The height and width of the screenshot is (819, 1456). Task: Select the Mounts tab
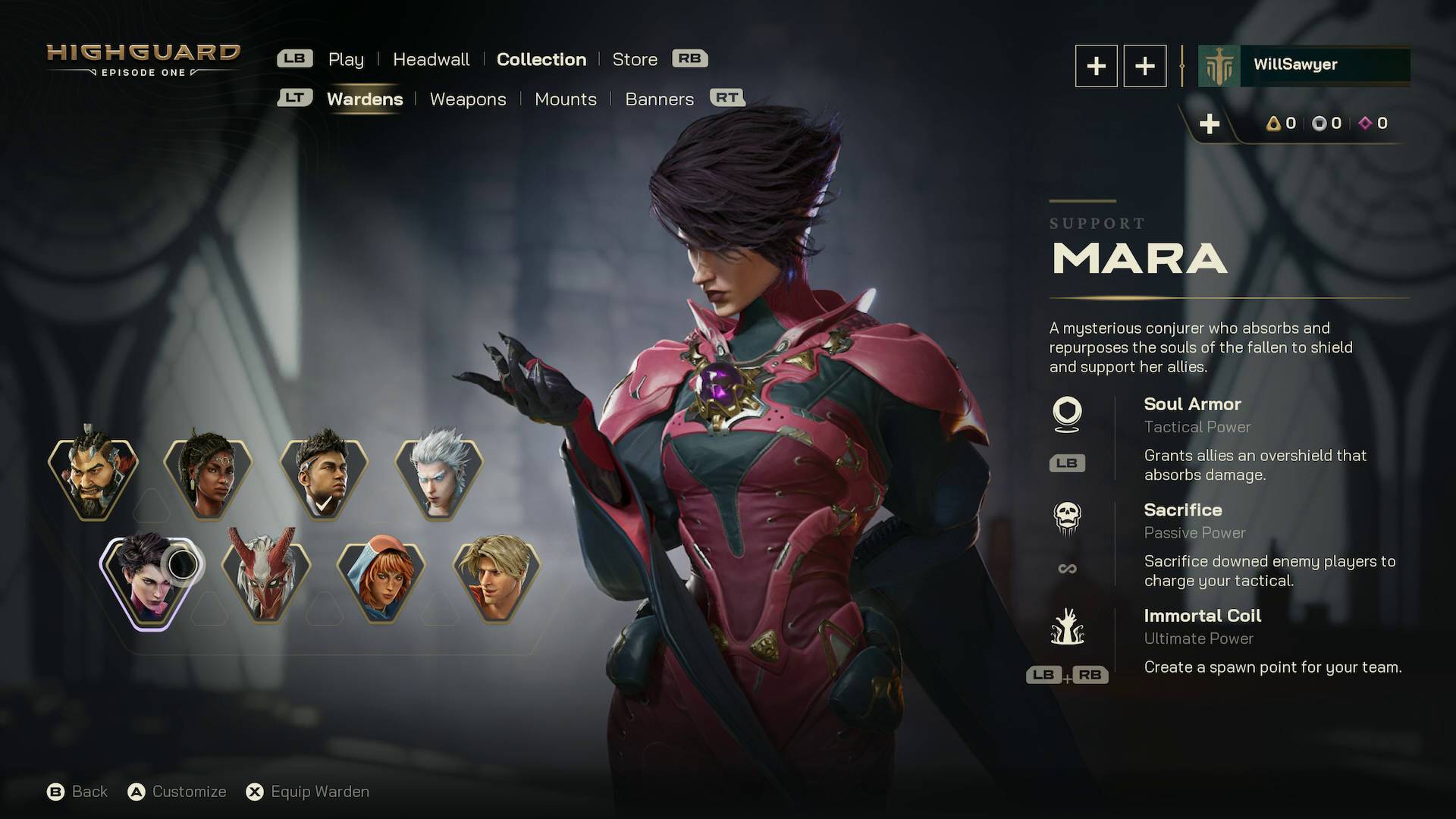(x=566, y=99)
